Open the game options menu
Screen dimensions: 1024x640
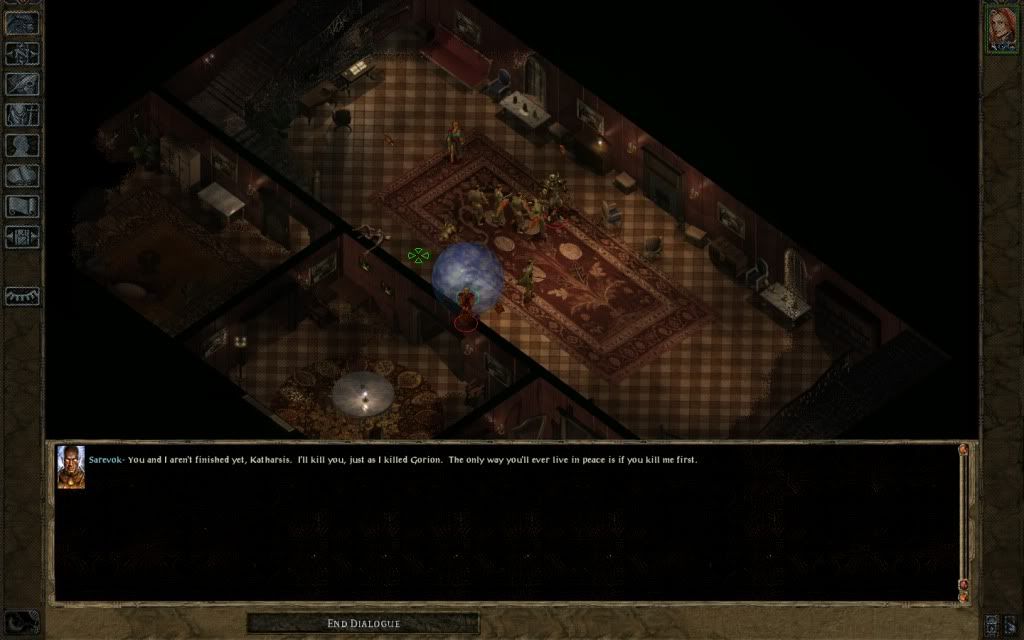[x=22, y=238]
